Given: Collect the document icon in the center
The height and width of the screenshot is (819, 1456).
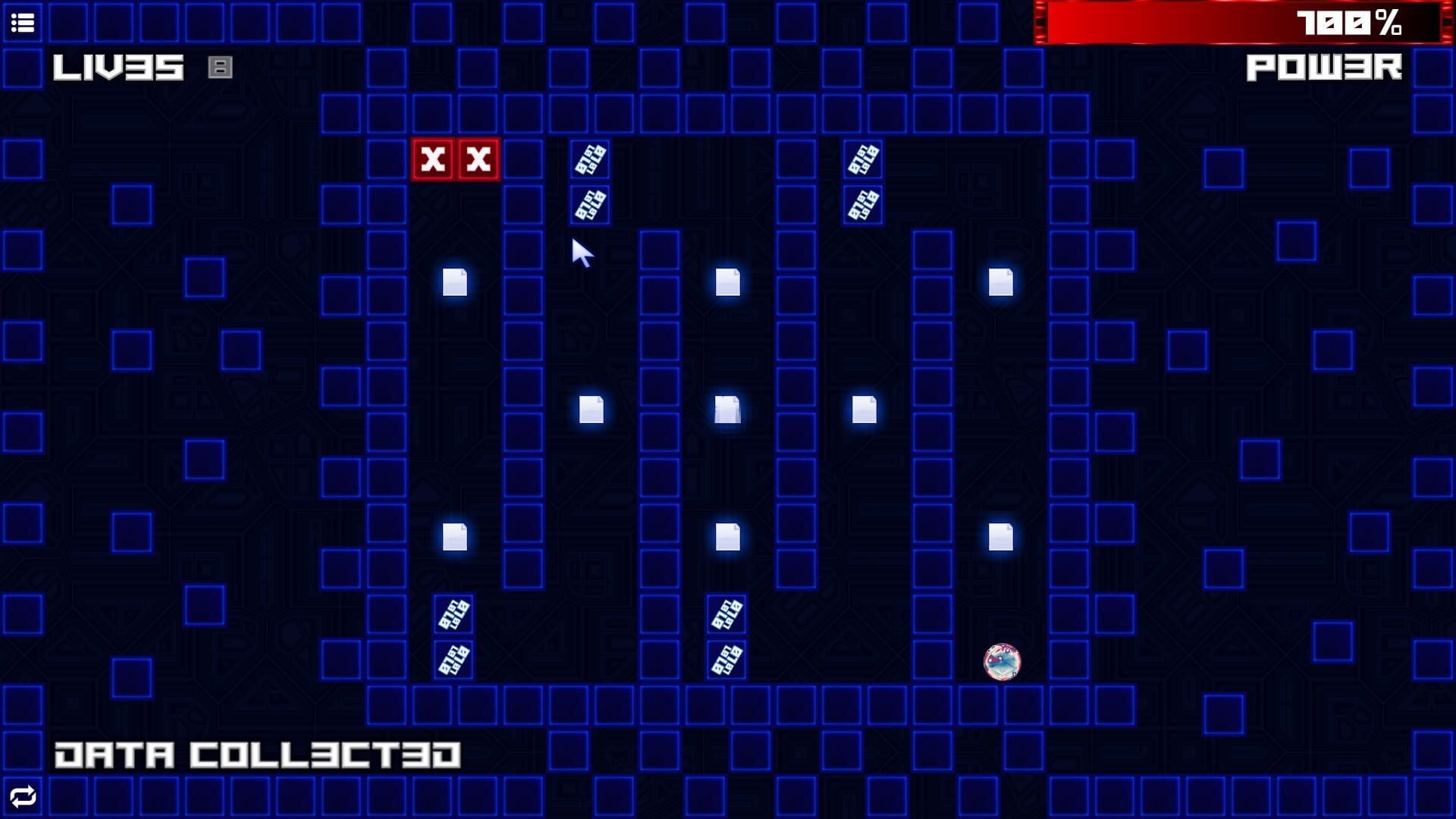Looking at the screenshot, I should [x=726, y=408].
